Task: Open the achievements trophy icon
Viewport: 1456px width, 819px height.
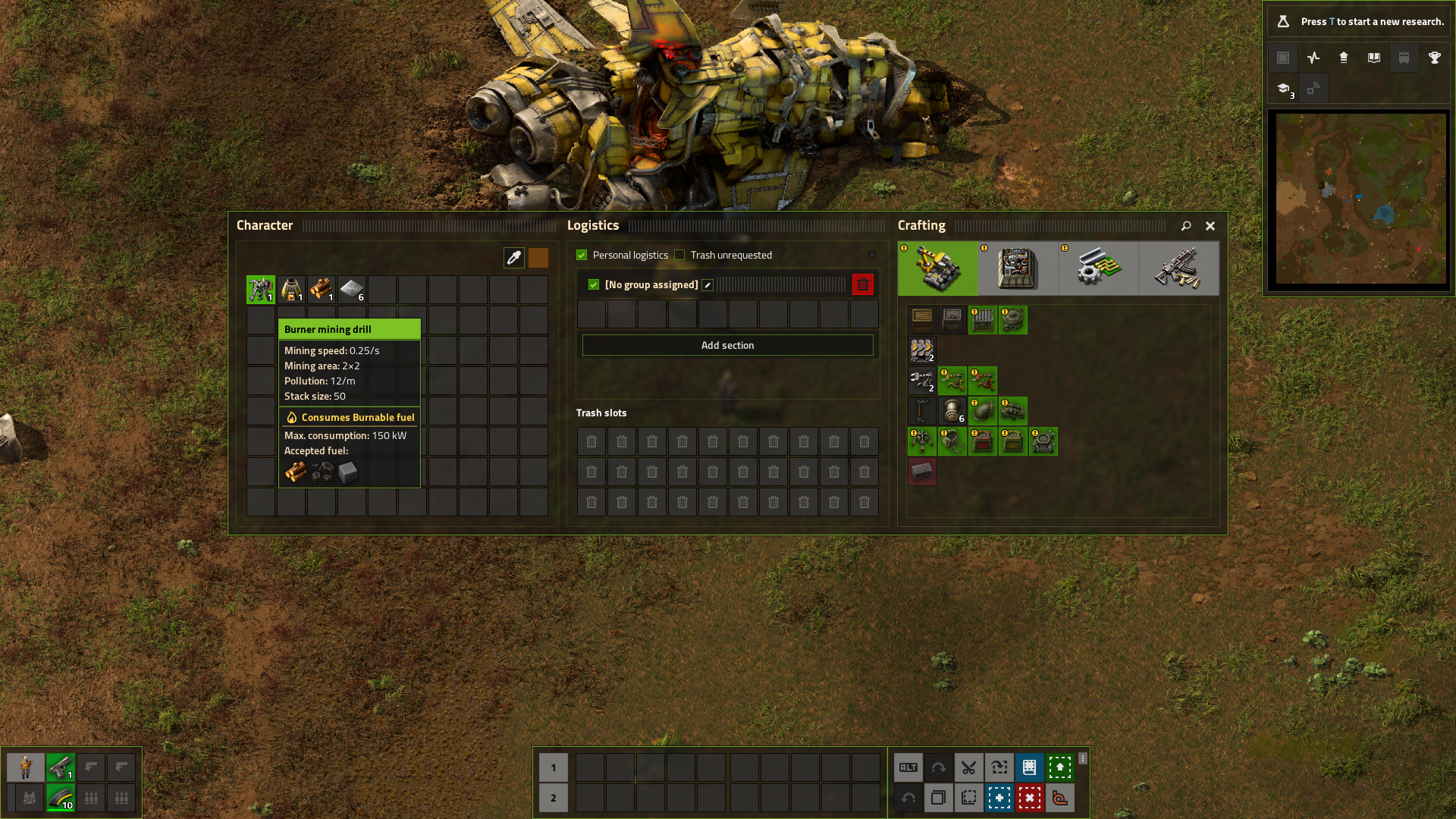Action: 1434,58
